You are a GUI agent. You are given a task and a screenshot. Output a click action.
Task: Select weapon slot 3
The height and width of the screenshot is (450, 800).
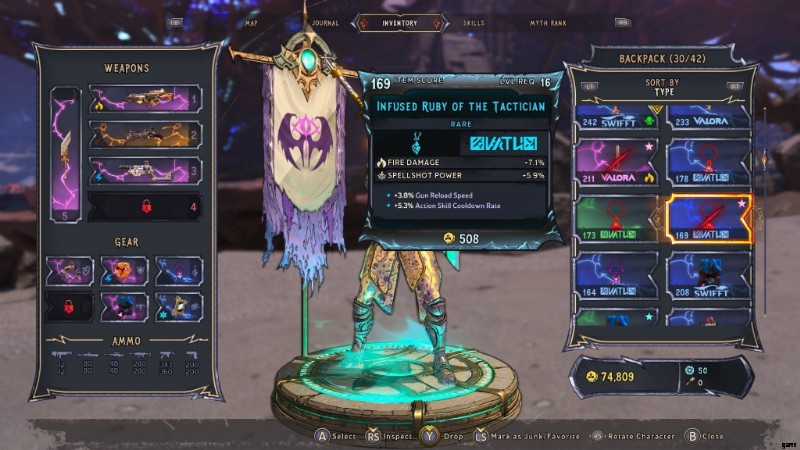146,170
